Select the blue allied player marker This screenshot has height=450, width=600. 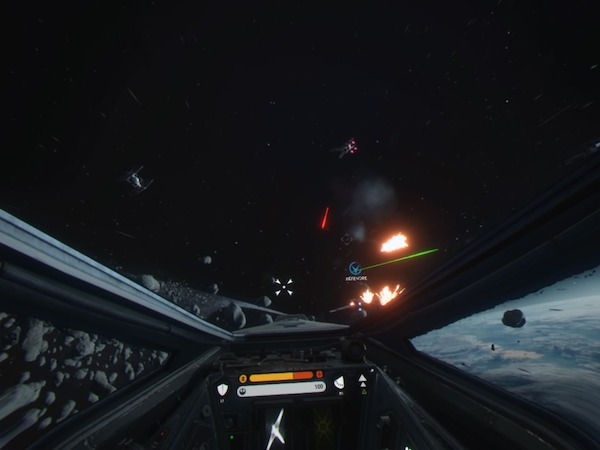[355, 268]
